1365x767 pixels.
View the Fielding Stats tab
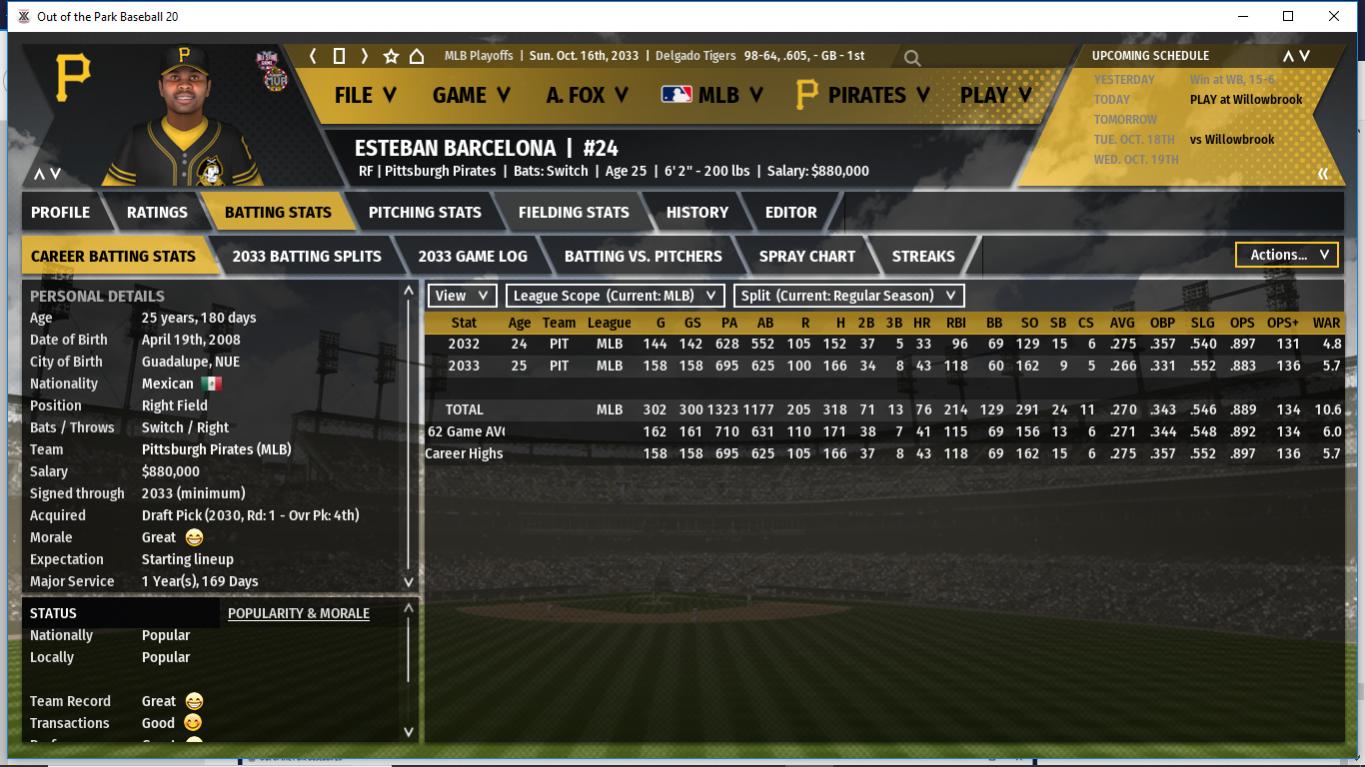[574, 212]
